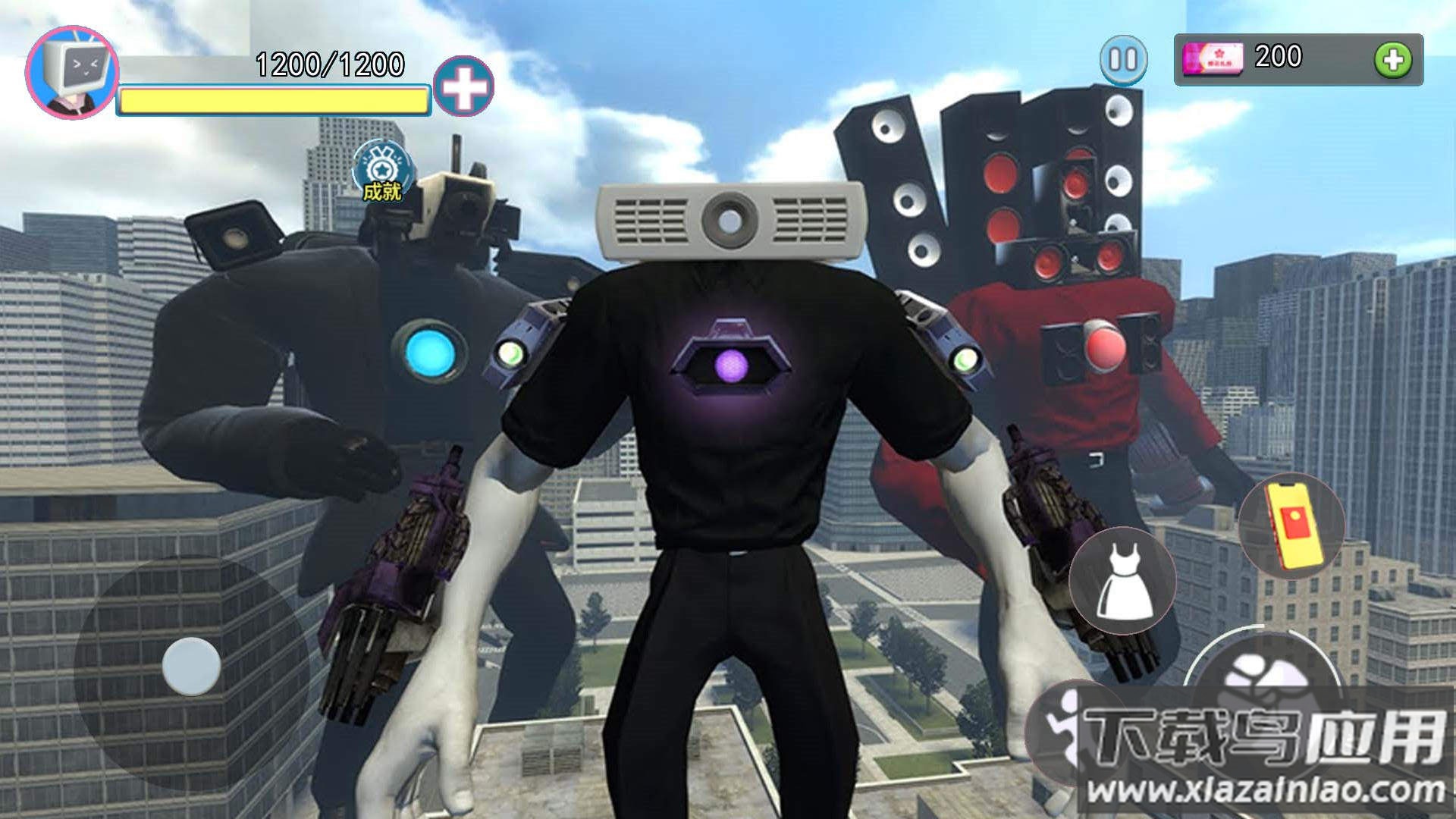This screenshot has height=819, width=1456.
Task: Tap the virtual joystick thumb knob
Action: (191, 667)
